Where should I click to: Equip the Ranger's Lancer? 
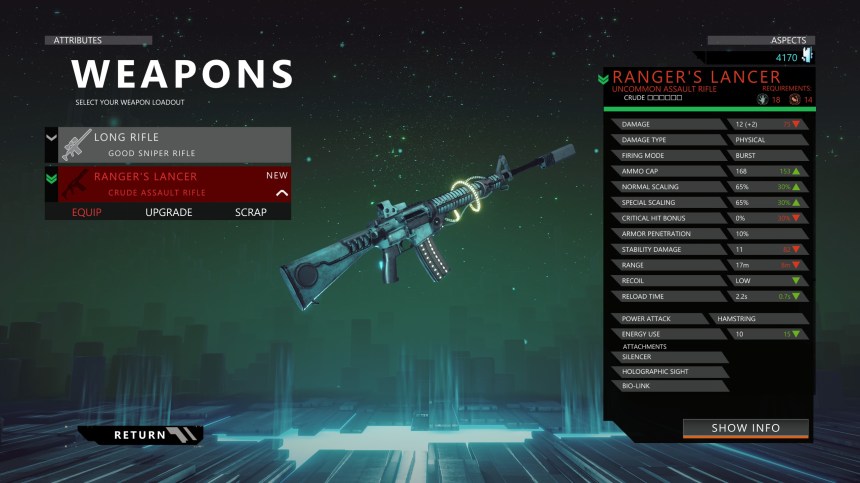pos(87,212)
